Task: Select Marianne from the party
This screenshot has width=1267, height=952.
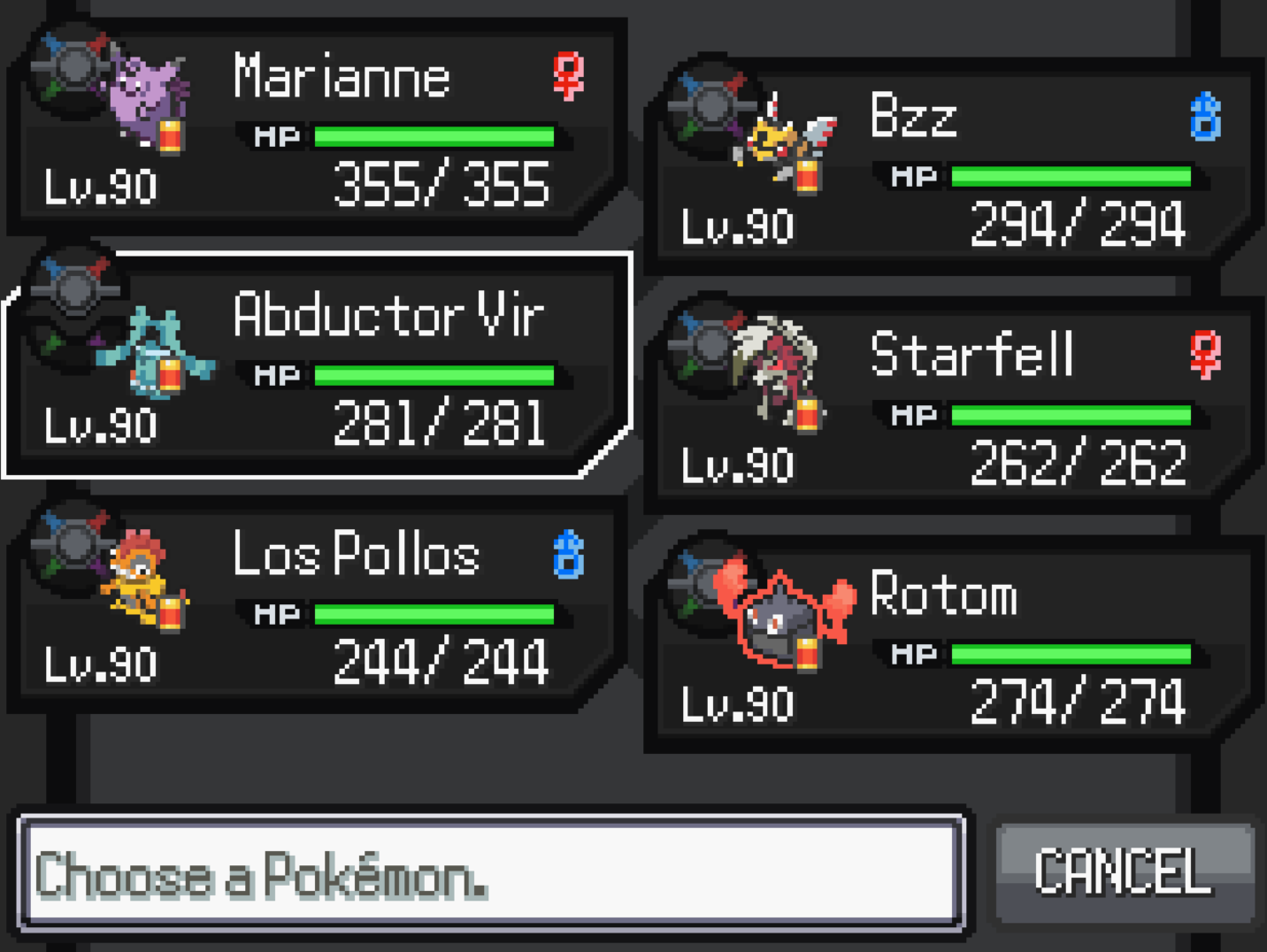Action: [319, 128]
